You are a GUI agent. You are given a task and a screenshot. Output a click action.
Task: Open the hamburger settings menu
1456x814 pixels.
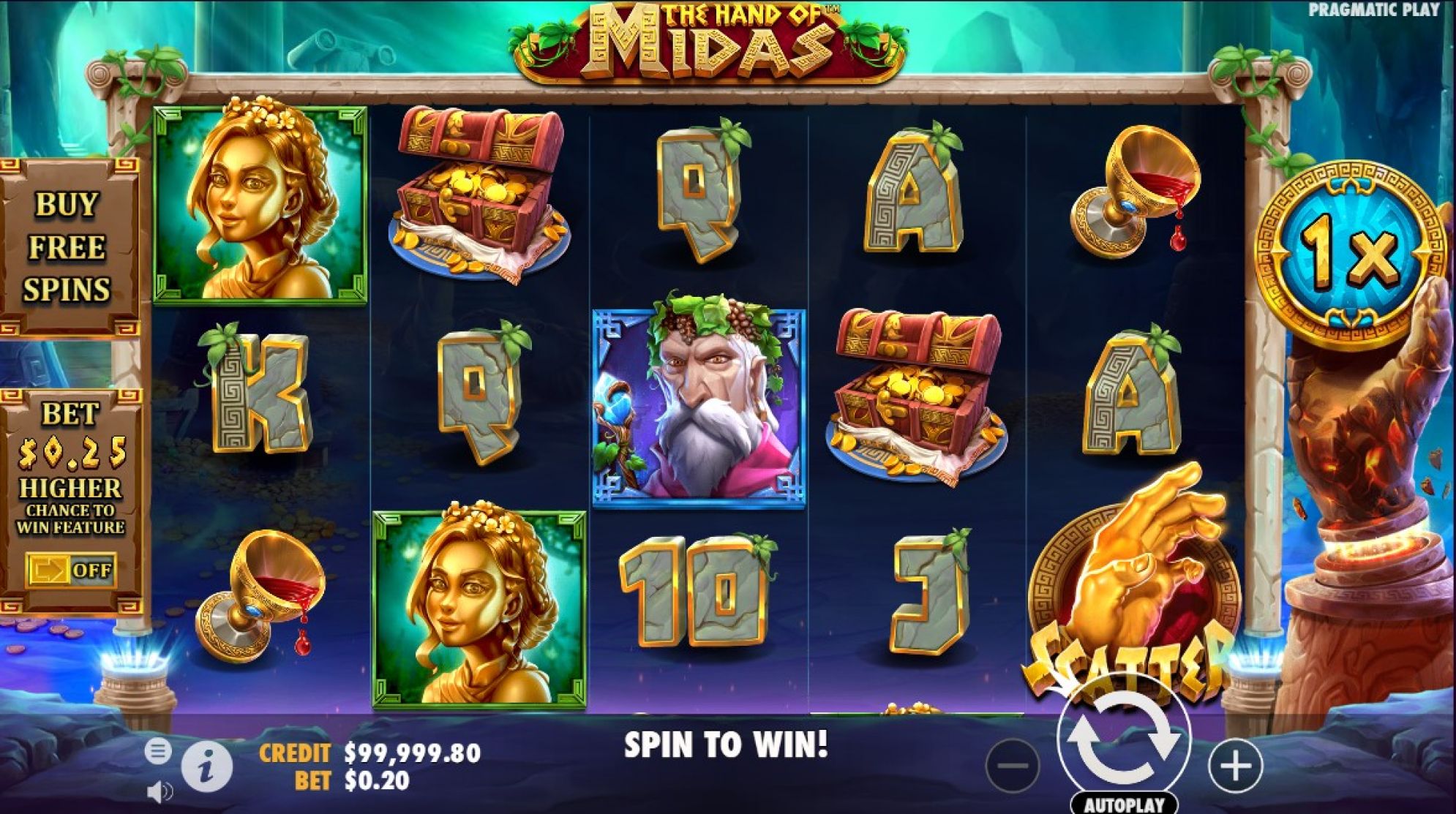click(x=158, y=751)
